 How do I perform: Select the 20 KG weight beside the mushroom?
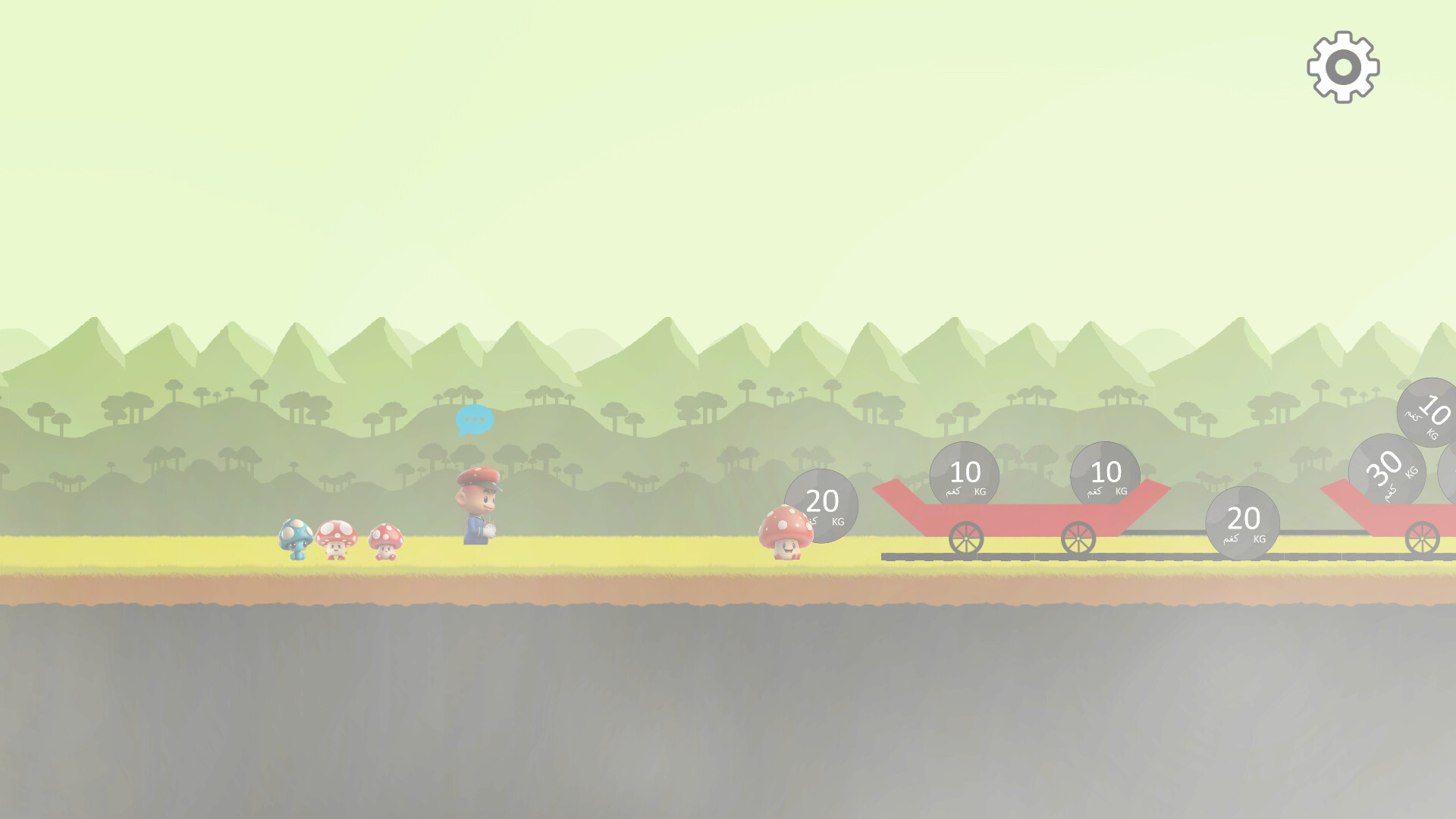tap(823, 504)
